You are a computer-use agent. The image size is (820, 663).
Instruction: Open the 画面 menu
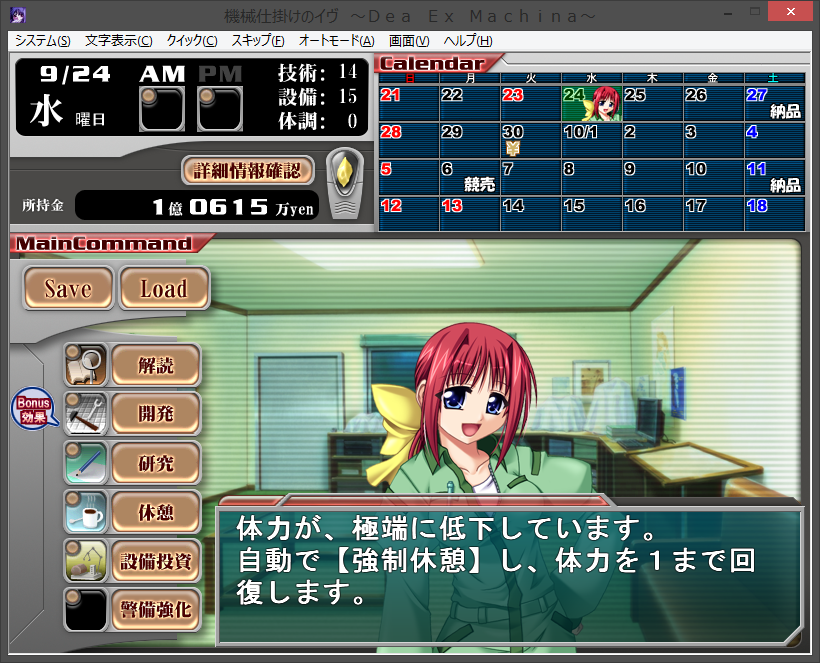408,41
